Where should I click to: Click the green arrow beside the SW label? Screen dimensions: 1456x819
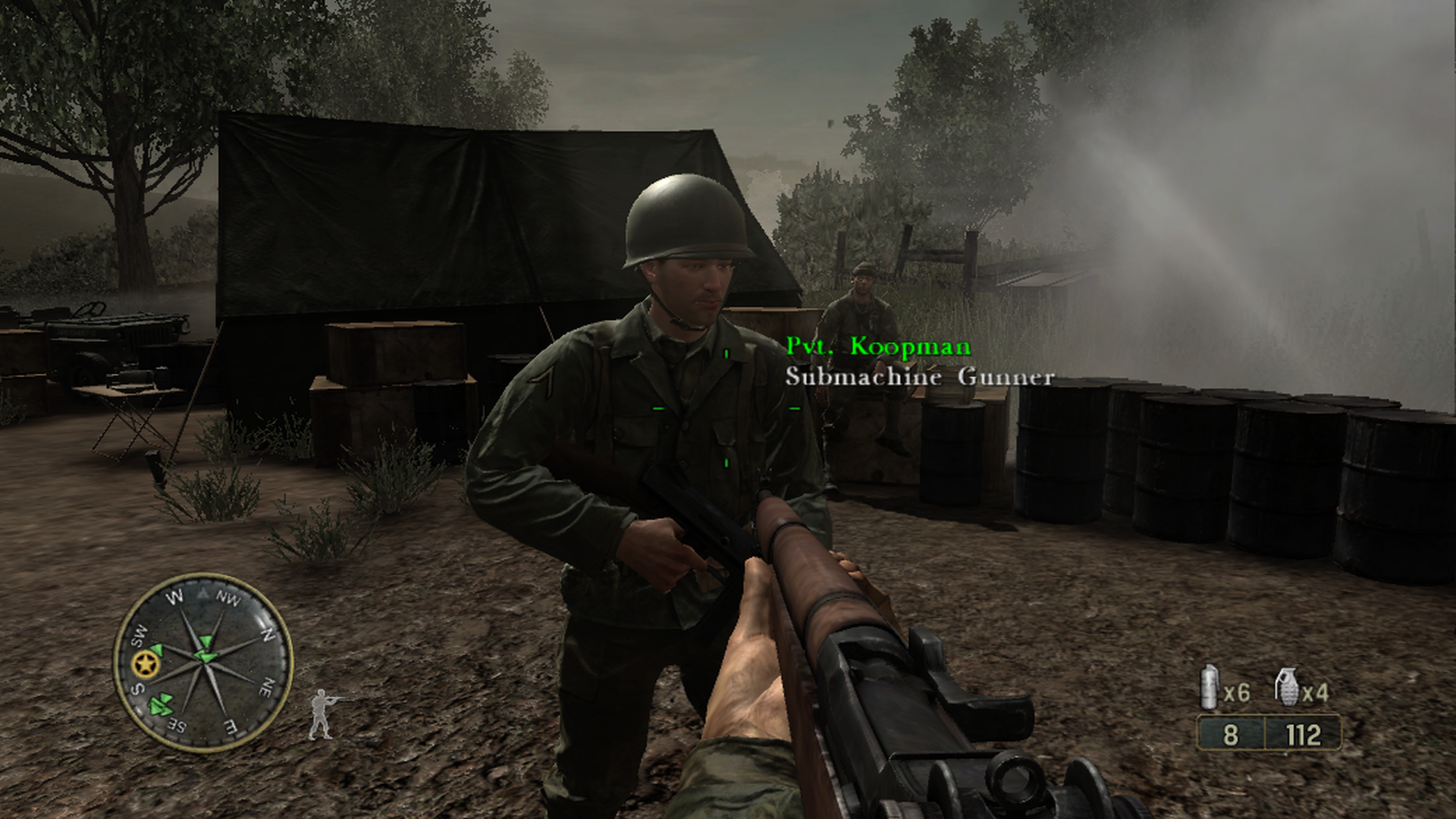coord(156,649)
